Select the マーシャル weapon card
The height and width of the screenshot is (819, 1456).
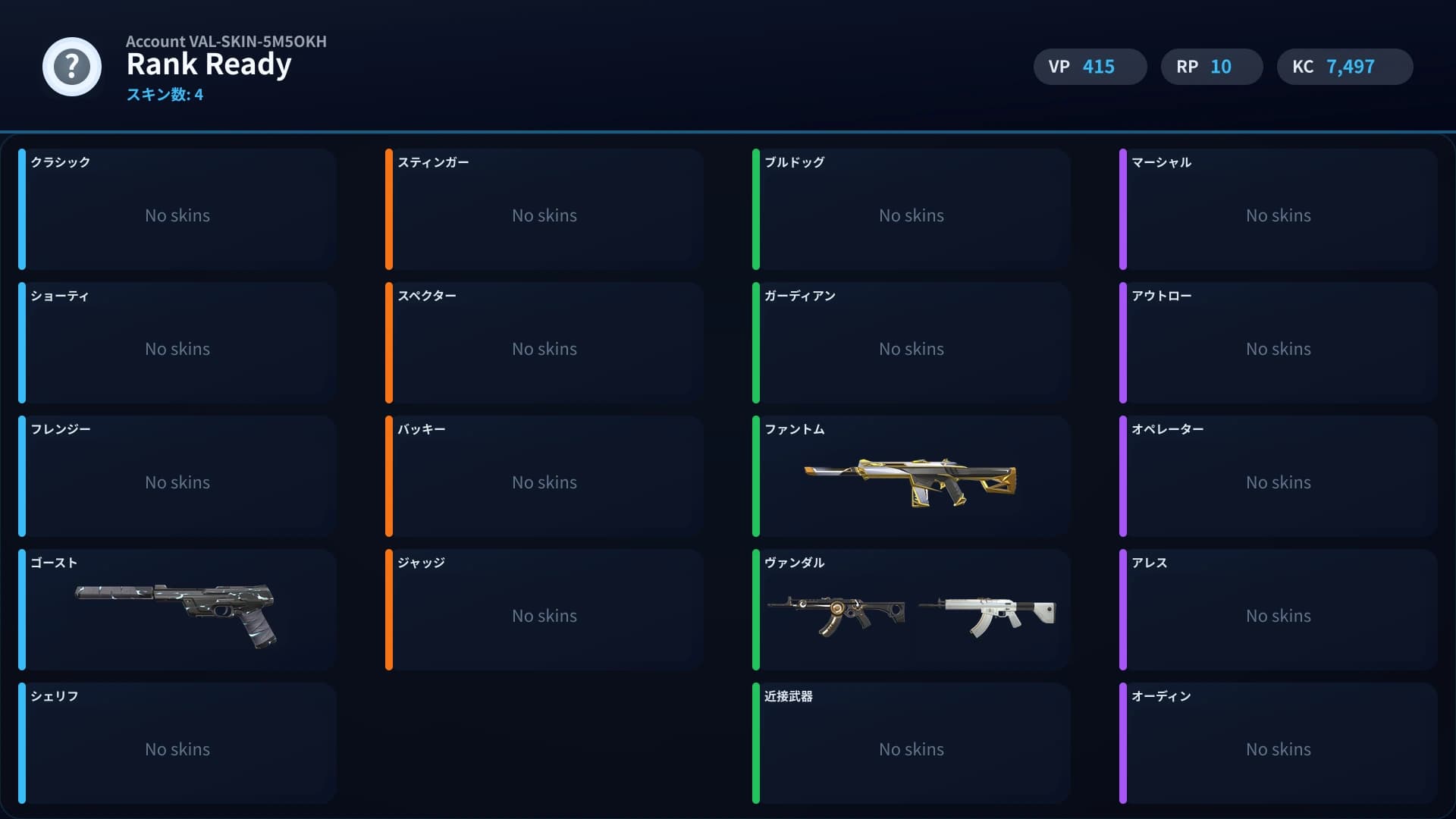[1279, 210]
